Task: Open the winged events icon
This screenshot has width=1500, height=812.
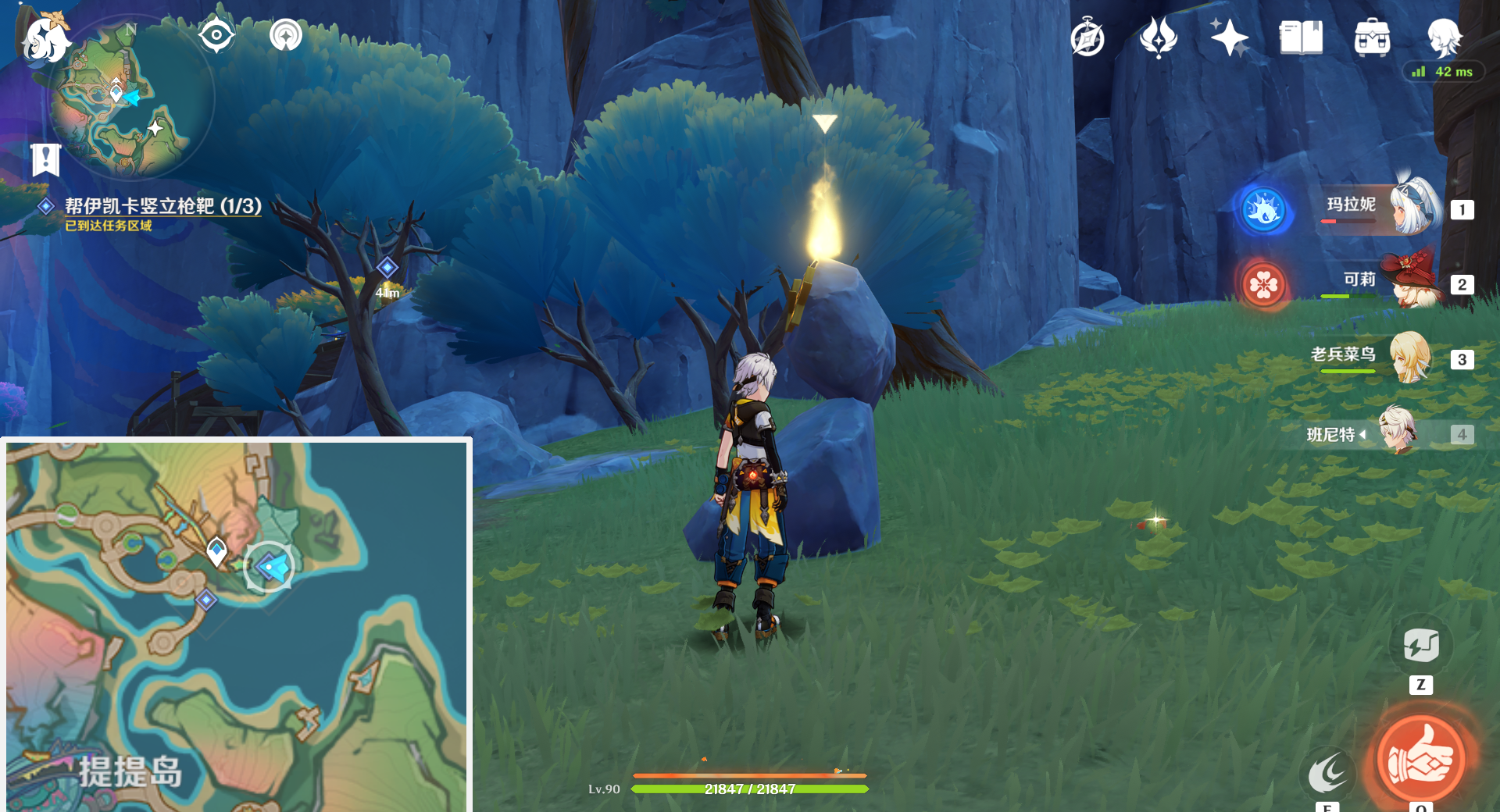Action: click(x=1158, y=37)
